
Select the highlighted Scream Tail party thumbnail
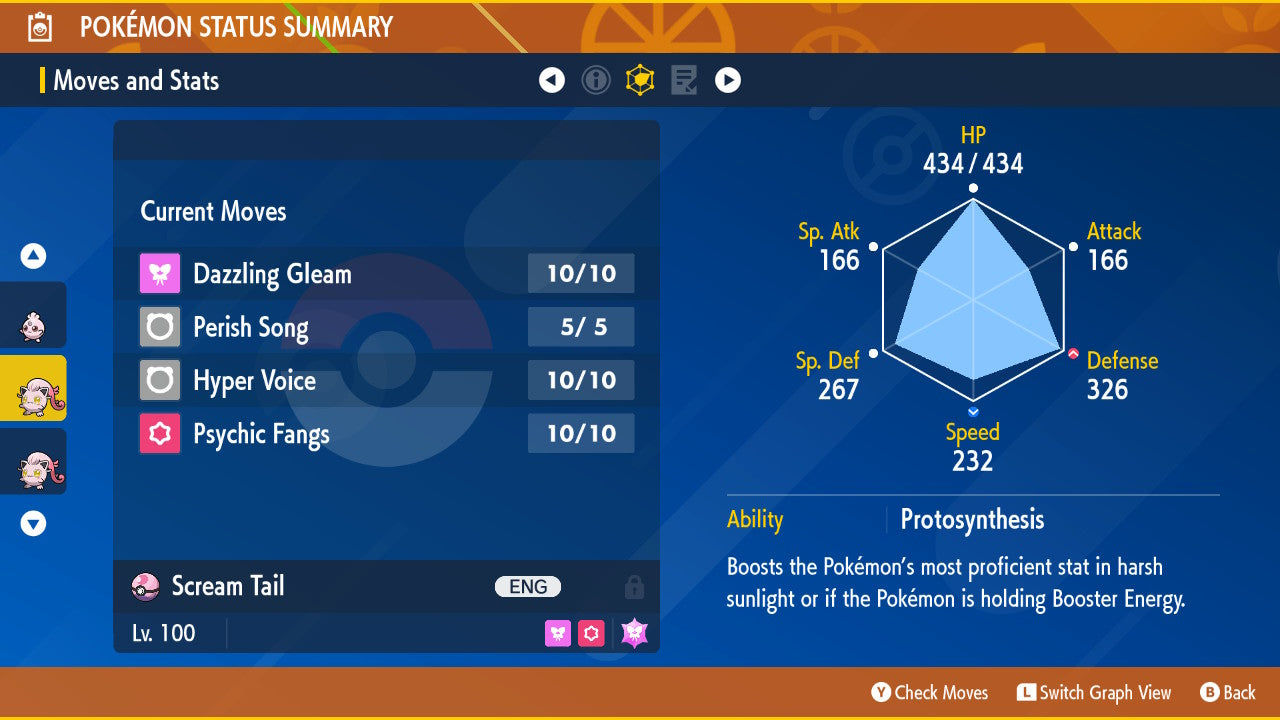33,388
